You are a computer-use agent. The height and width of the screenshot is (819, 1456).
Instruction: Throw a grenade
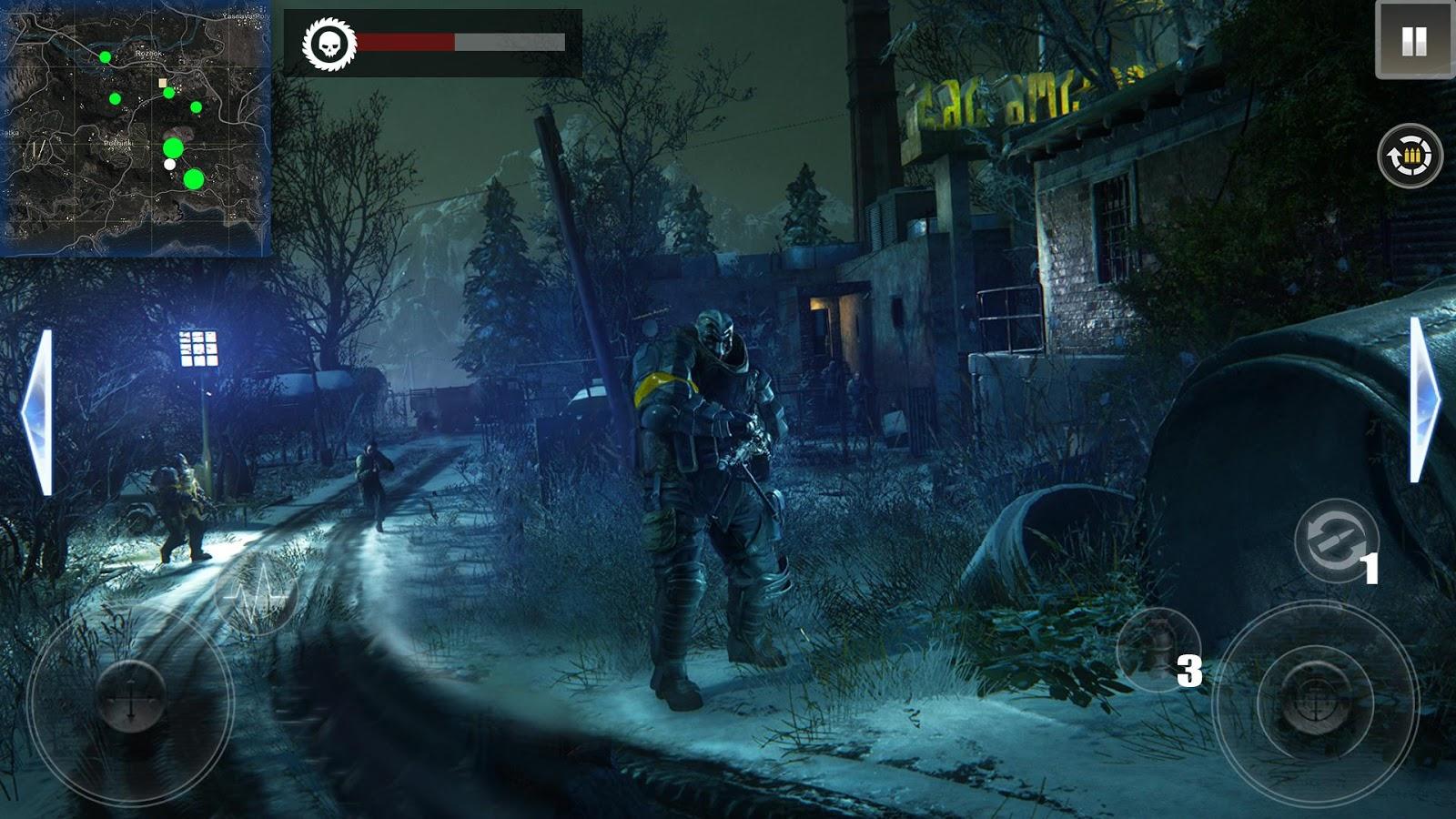pyautogui.click(x=1157, y=650)
